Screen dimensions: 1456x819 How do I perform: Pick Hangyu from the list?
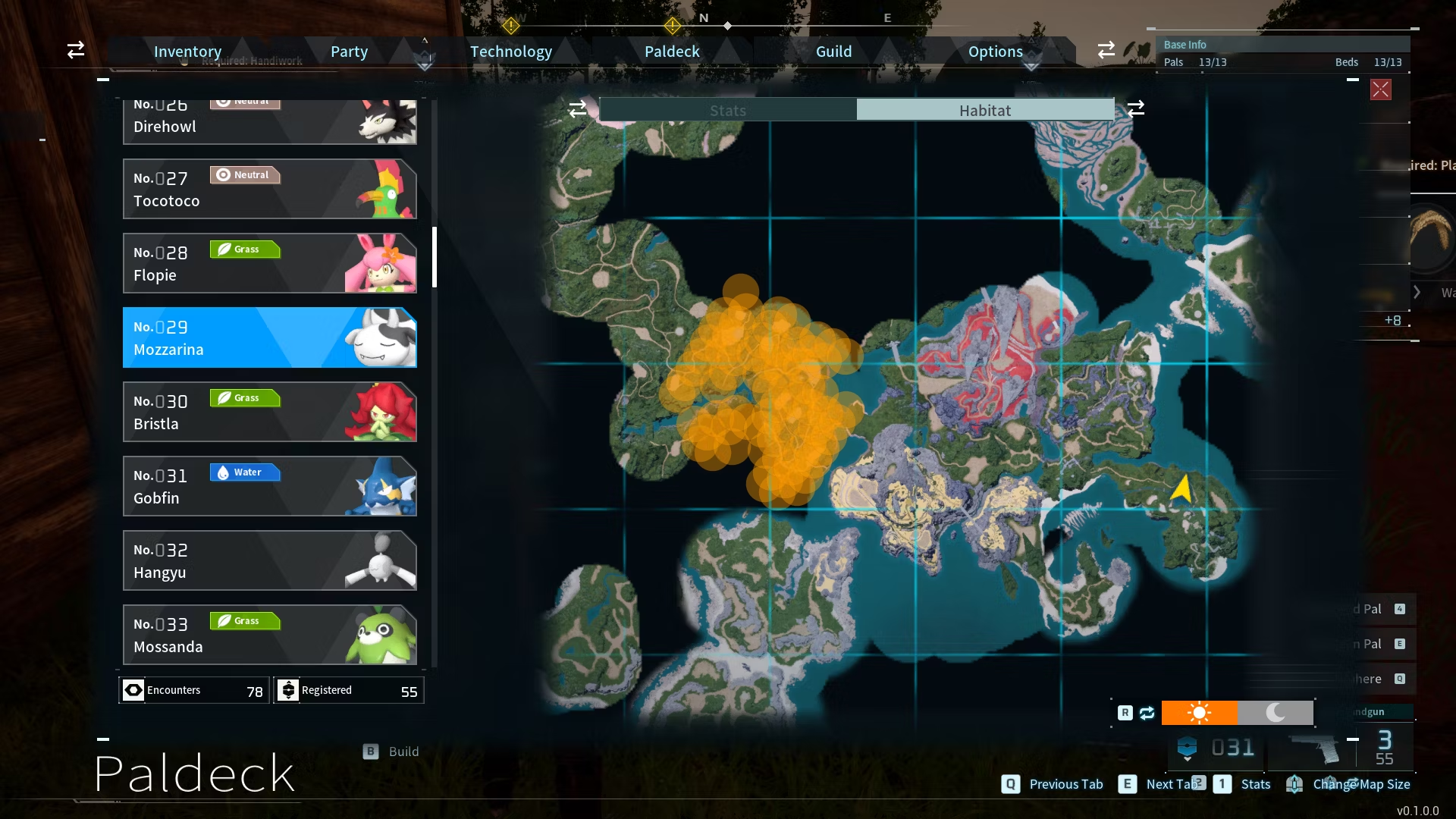point(269,560)
